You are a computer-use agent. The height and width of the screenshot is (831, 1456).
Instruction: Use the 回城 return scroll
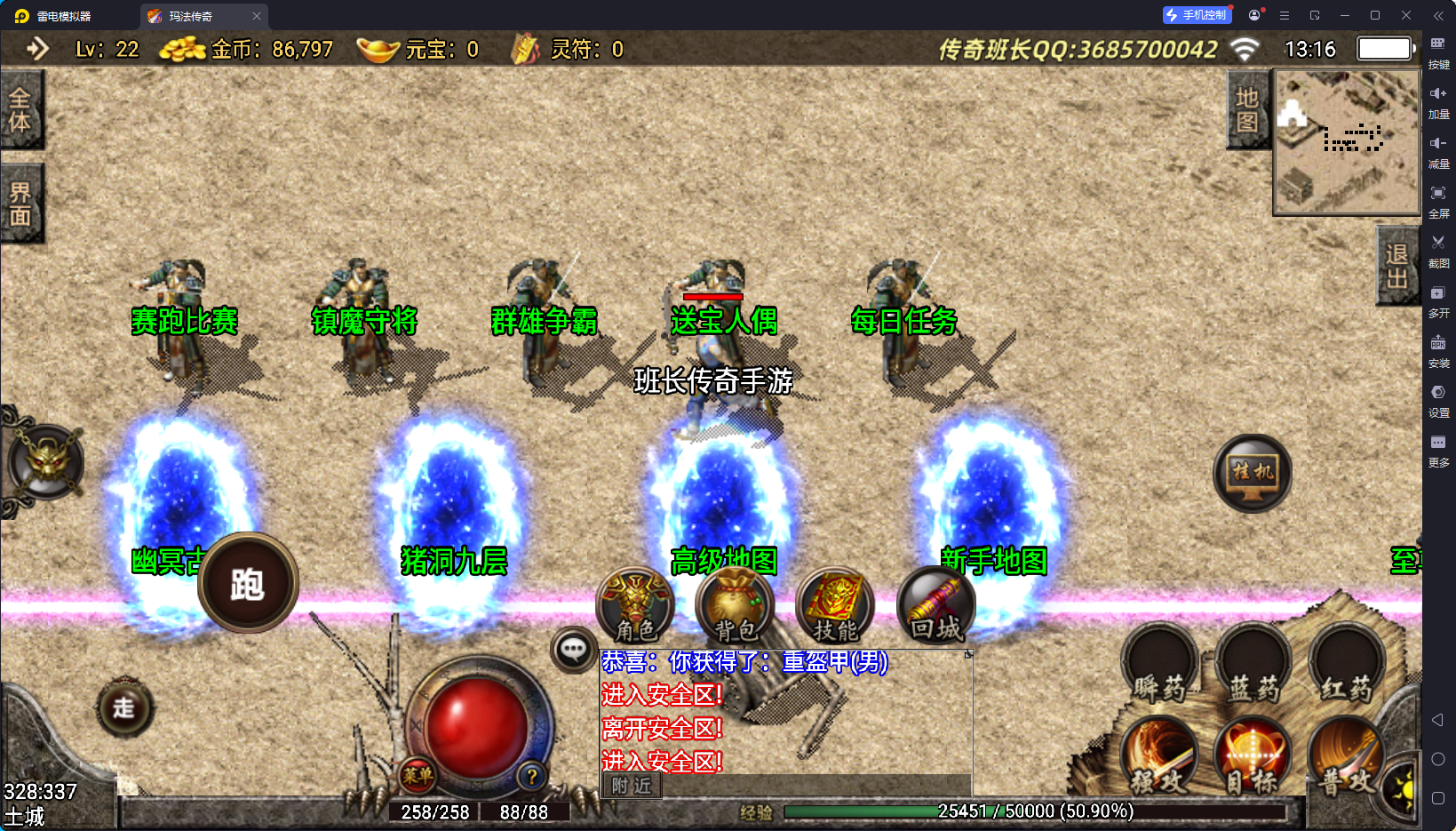[935, 606]
